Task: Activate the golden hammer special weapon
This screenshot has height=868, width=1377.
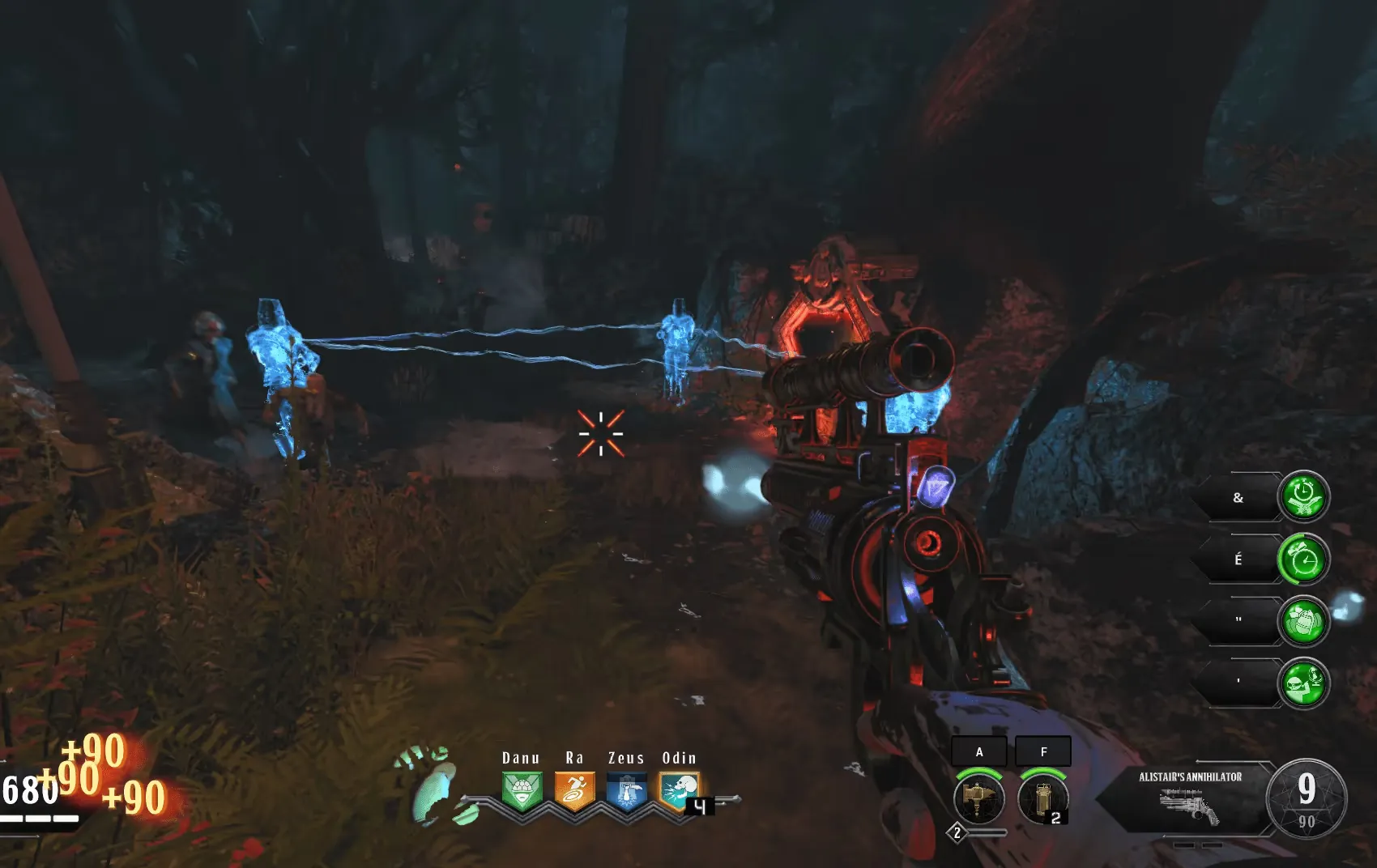Action: (x=979, y=799)
